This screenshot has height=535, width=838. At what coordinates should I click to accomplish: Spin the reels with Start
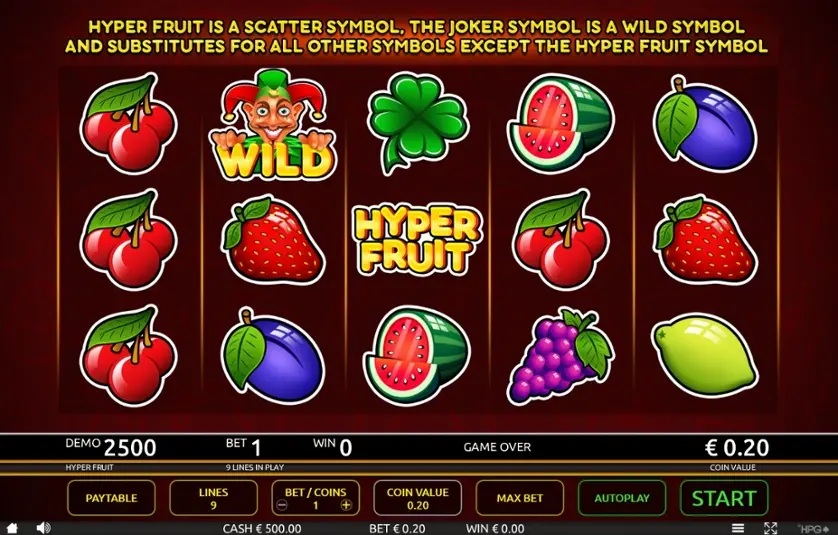pos(723,497)
